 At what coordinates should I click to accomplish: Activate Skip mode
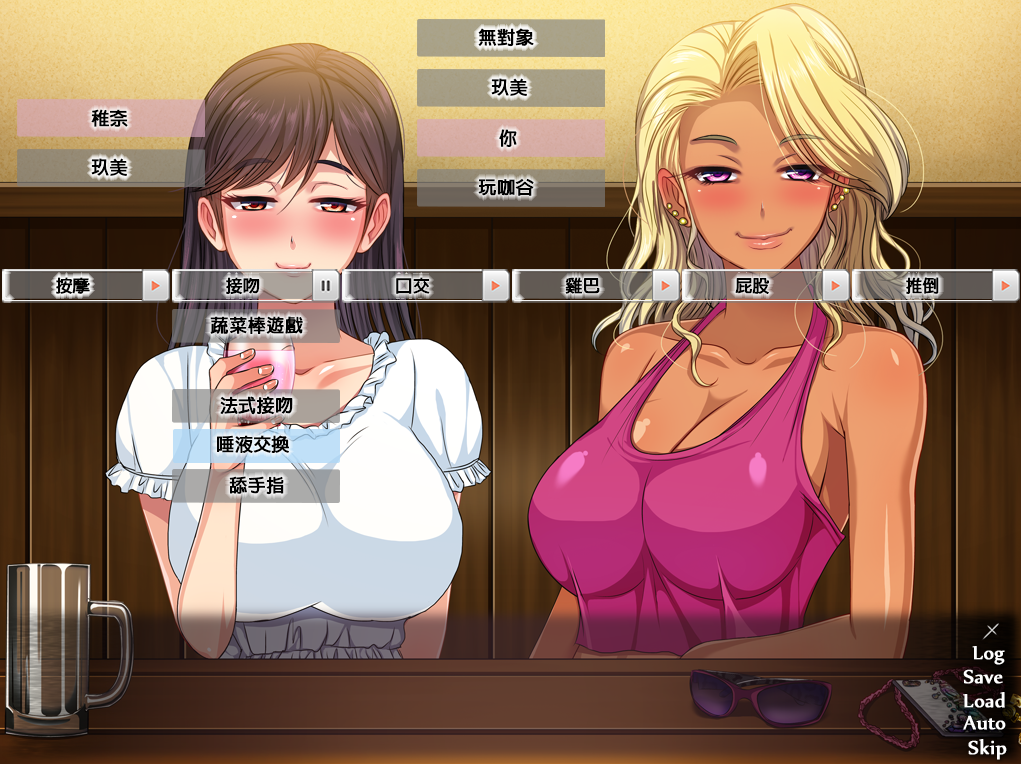(986, 748)
